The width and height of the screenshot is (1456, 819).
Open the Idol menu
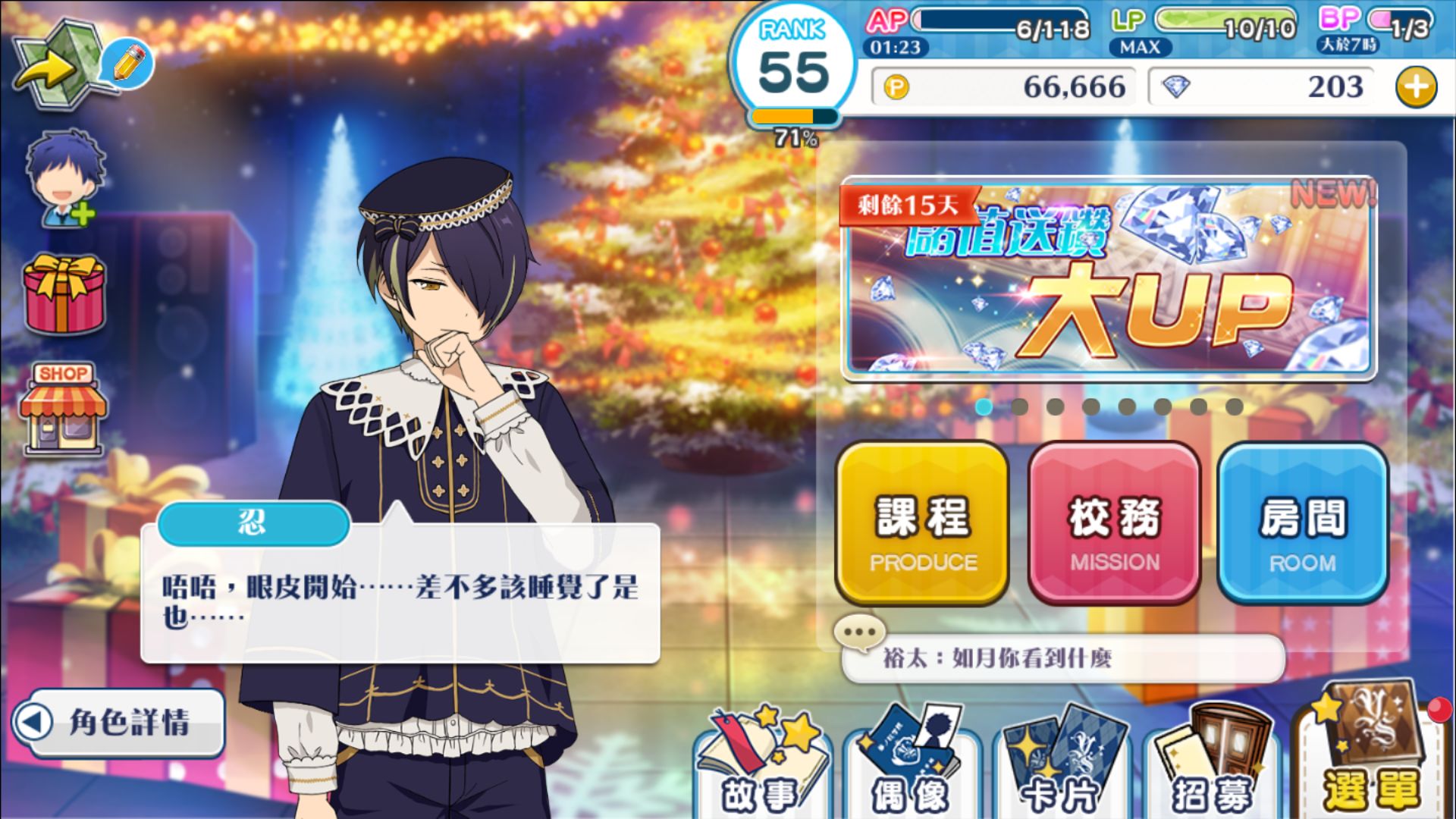click(x=910, y=766)
